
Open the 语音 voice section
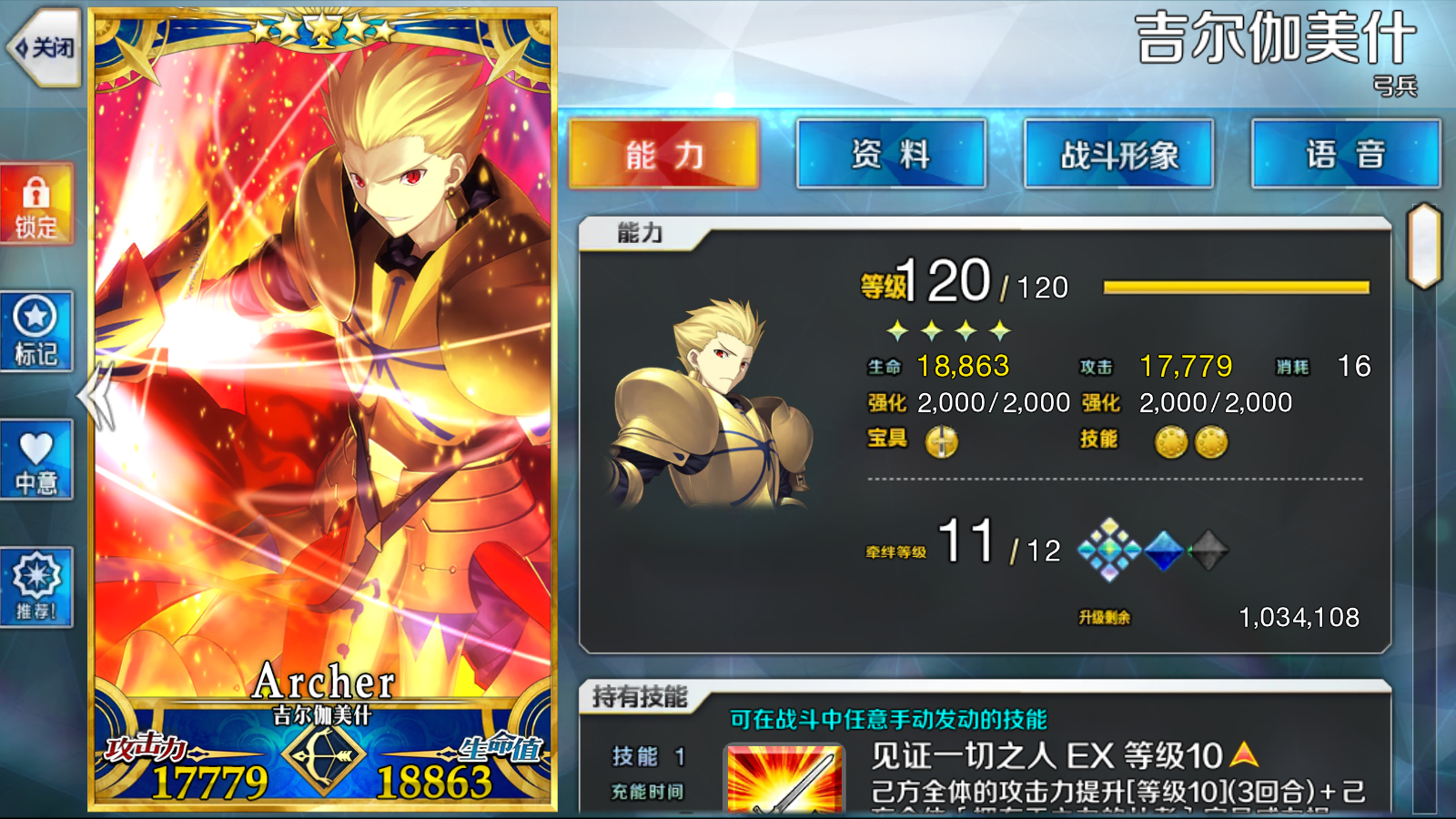pos(1345,153)
